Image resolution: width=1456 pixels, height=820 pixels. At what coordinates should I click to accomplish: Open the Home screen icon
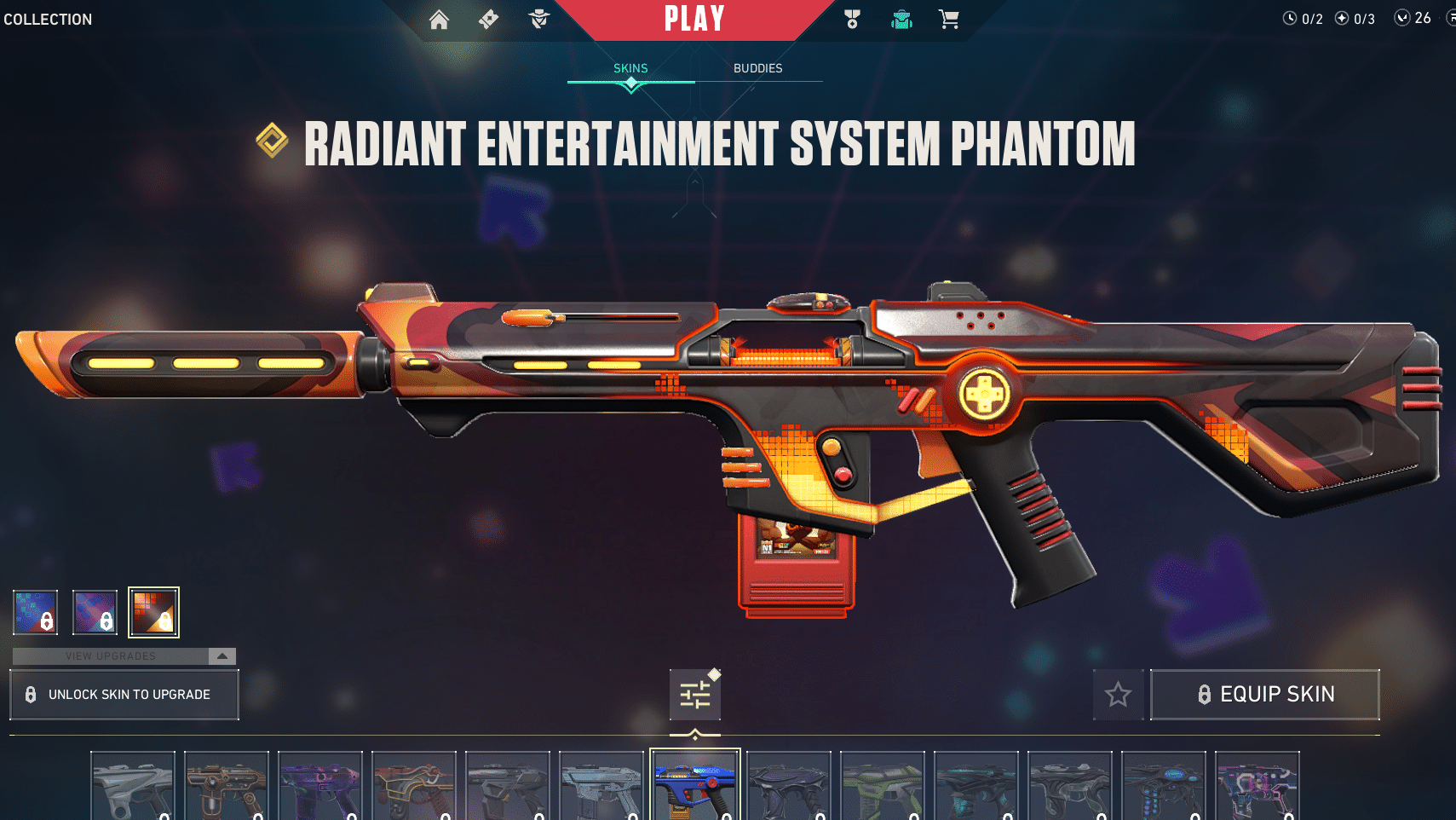(x=440, y=19)
